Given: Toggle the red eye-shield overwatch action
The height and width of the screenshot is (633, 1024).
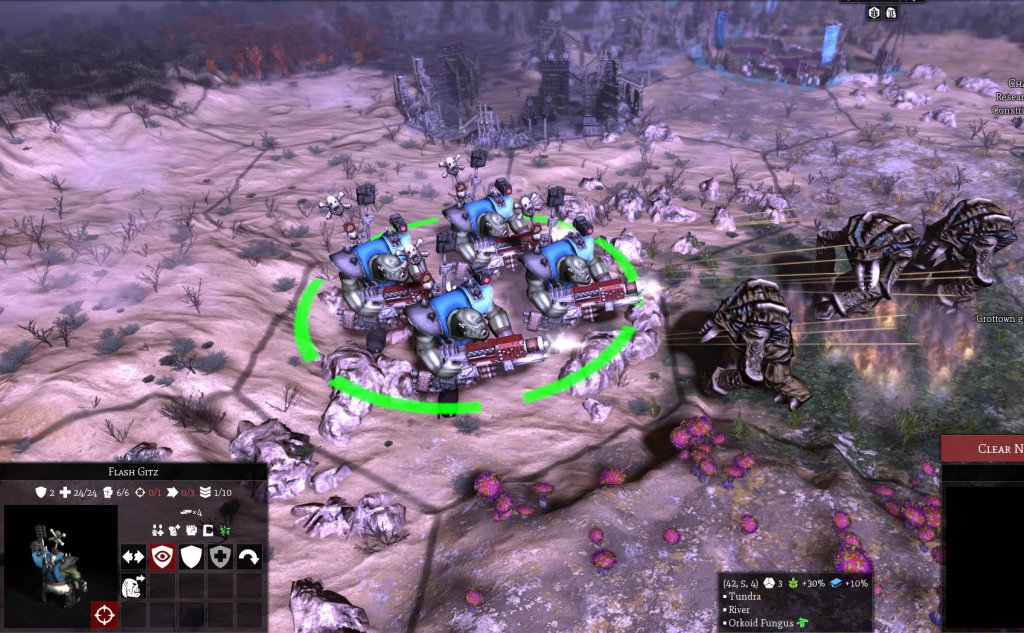Looking at the screenshot, I should 162,557.
